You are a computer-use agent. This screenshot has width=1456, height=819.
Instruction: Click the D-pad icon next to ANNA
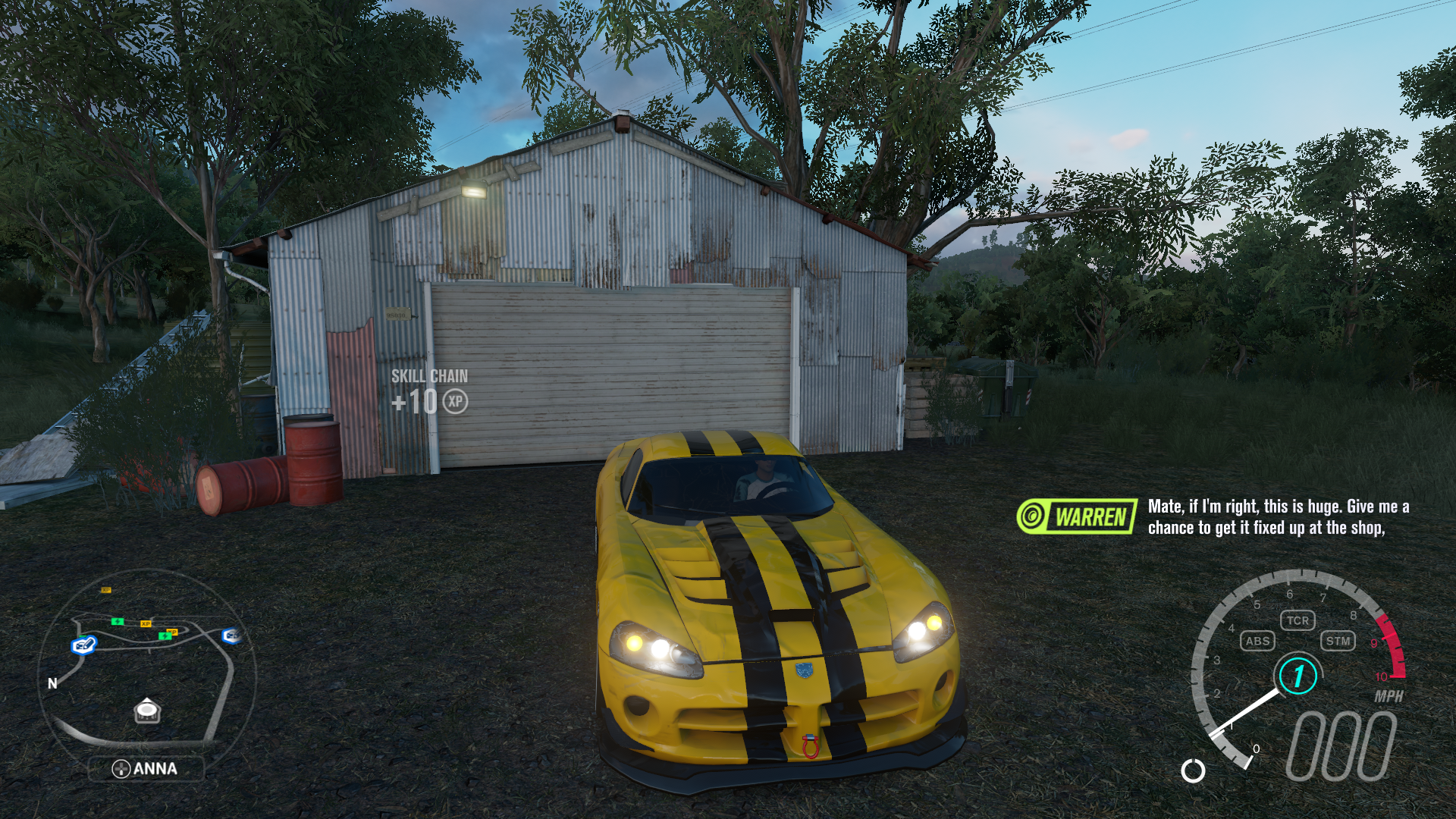click(121, 768)
